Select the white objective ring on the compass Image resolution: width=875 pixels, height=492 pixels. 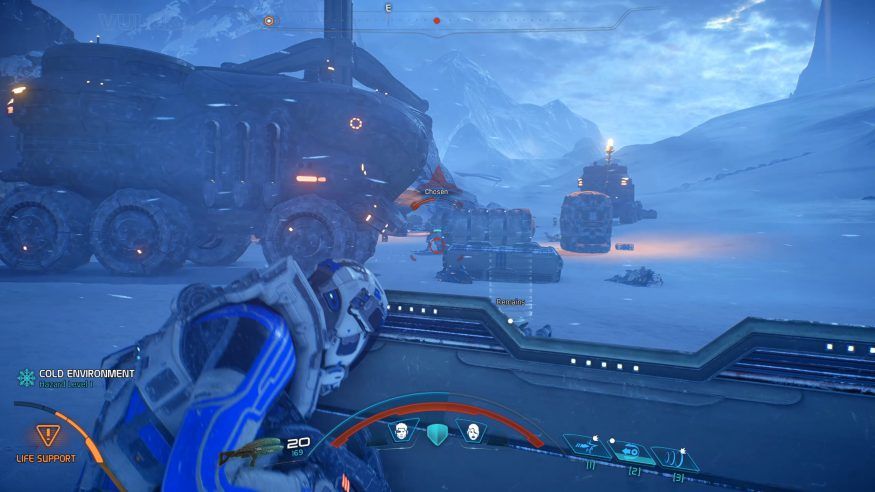(268, 20)
